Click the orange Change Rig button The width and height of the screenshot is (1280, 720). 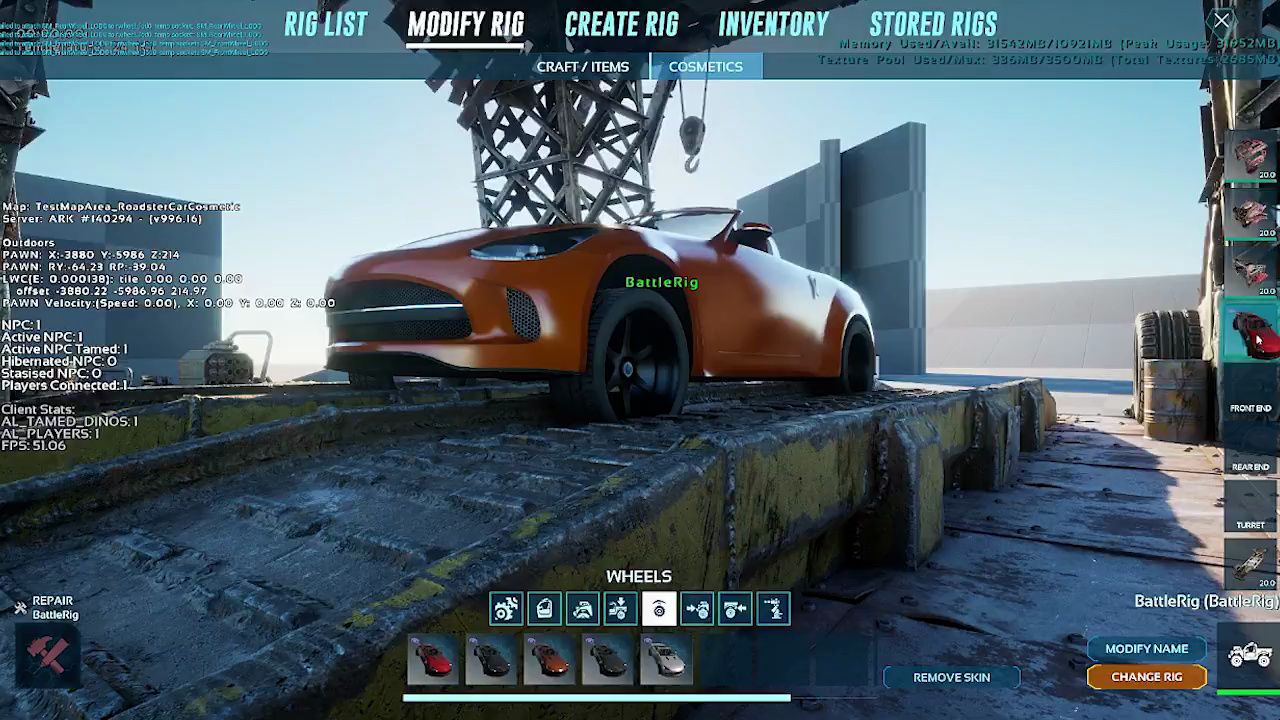click(1146, 677)
